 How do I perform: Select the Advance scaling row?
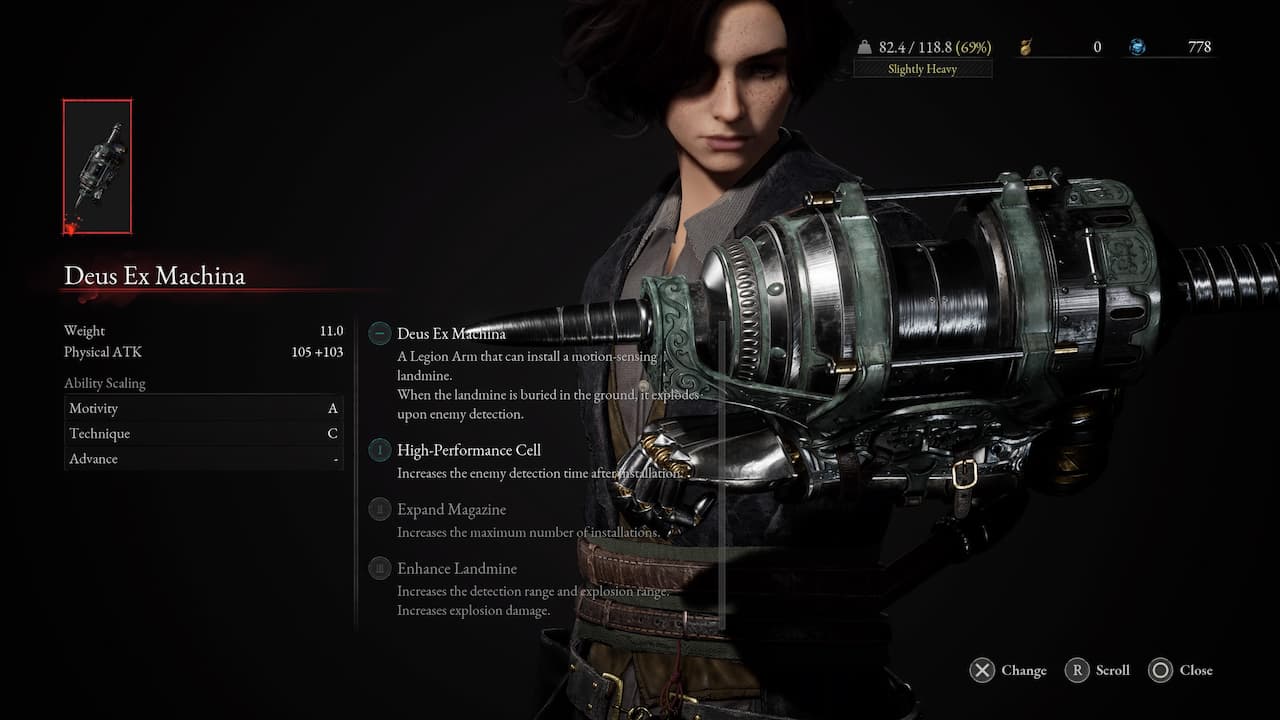pos(203,459)
